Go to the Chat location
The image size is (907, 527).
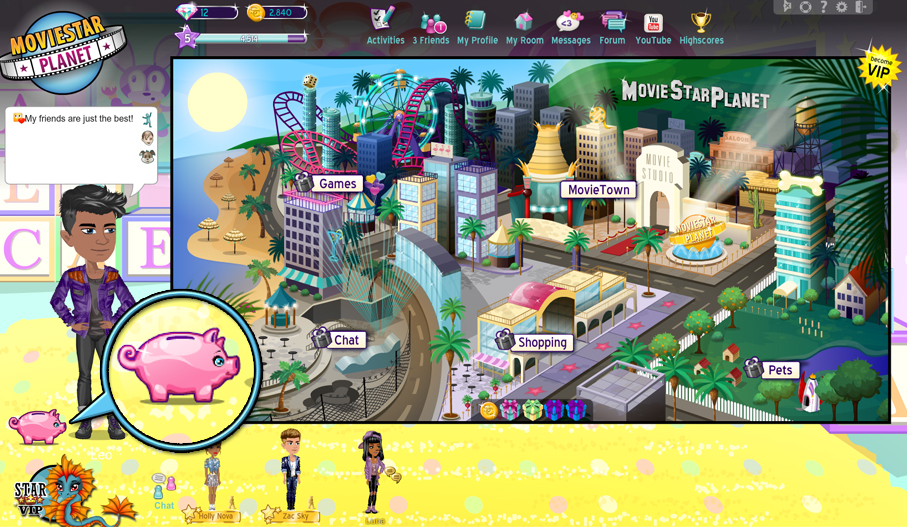click(x=346, y=340)
